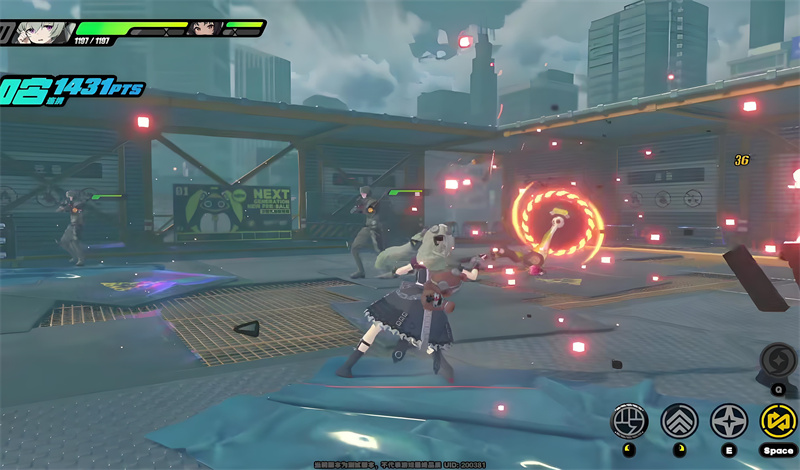Use the four-point star special skill

click(729, 421)
